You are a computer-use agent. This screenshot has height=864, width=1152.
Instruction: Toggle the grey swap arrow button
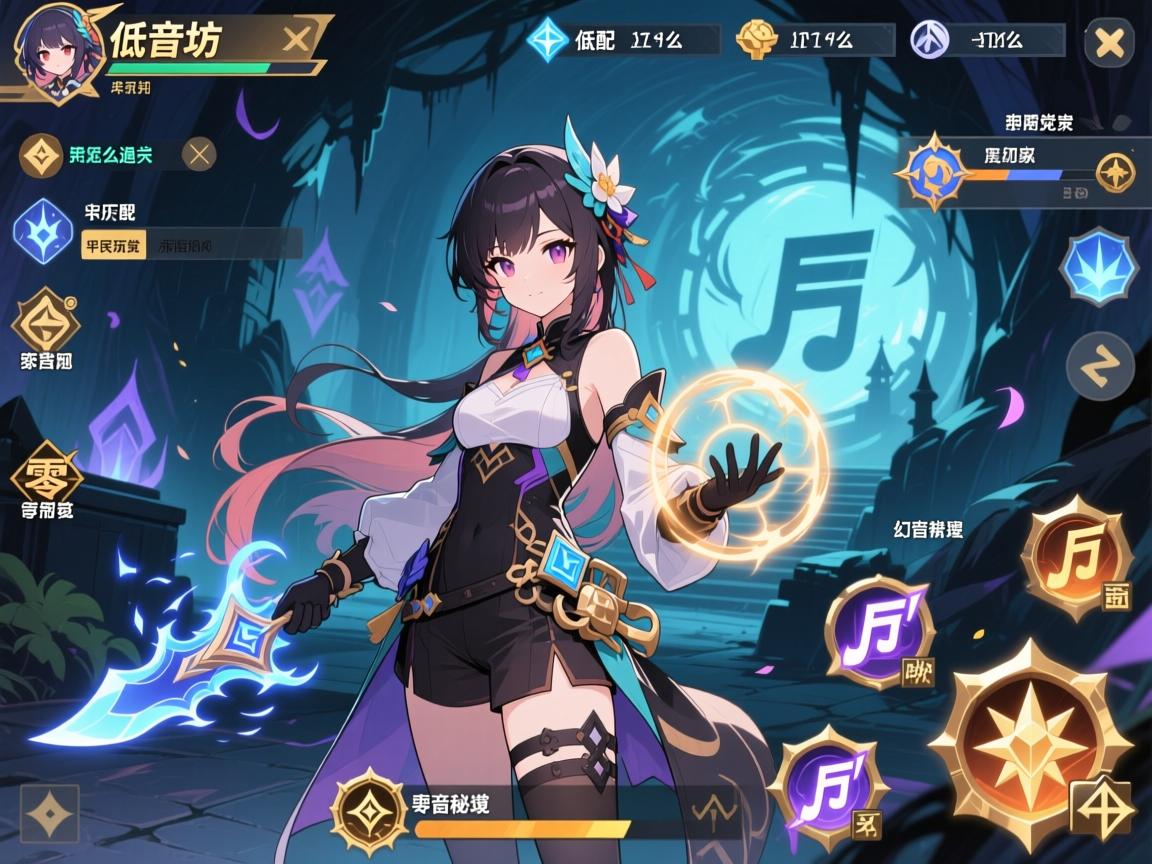(x=1100, y=366)
